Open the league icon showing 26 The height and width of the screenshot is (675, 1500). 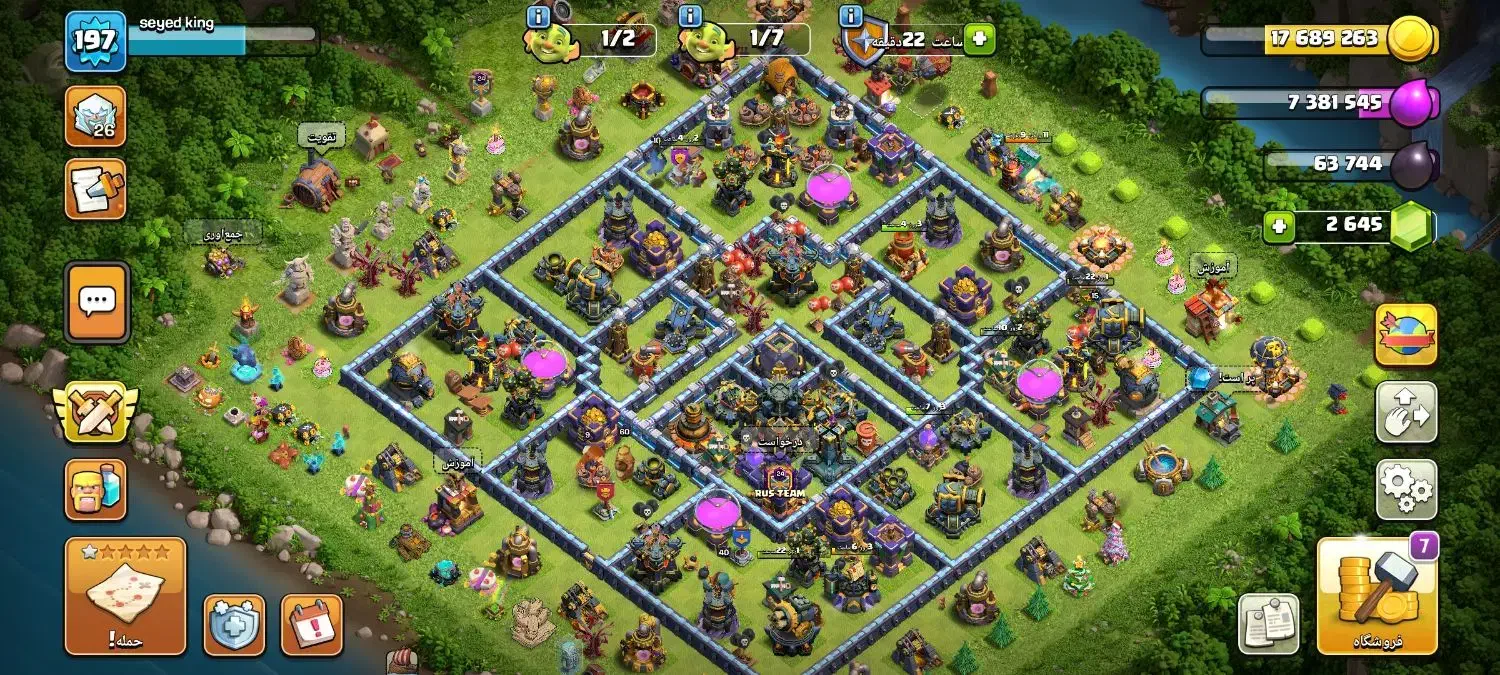point(96,116)
